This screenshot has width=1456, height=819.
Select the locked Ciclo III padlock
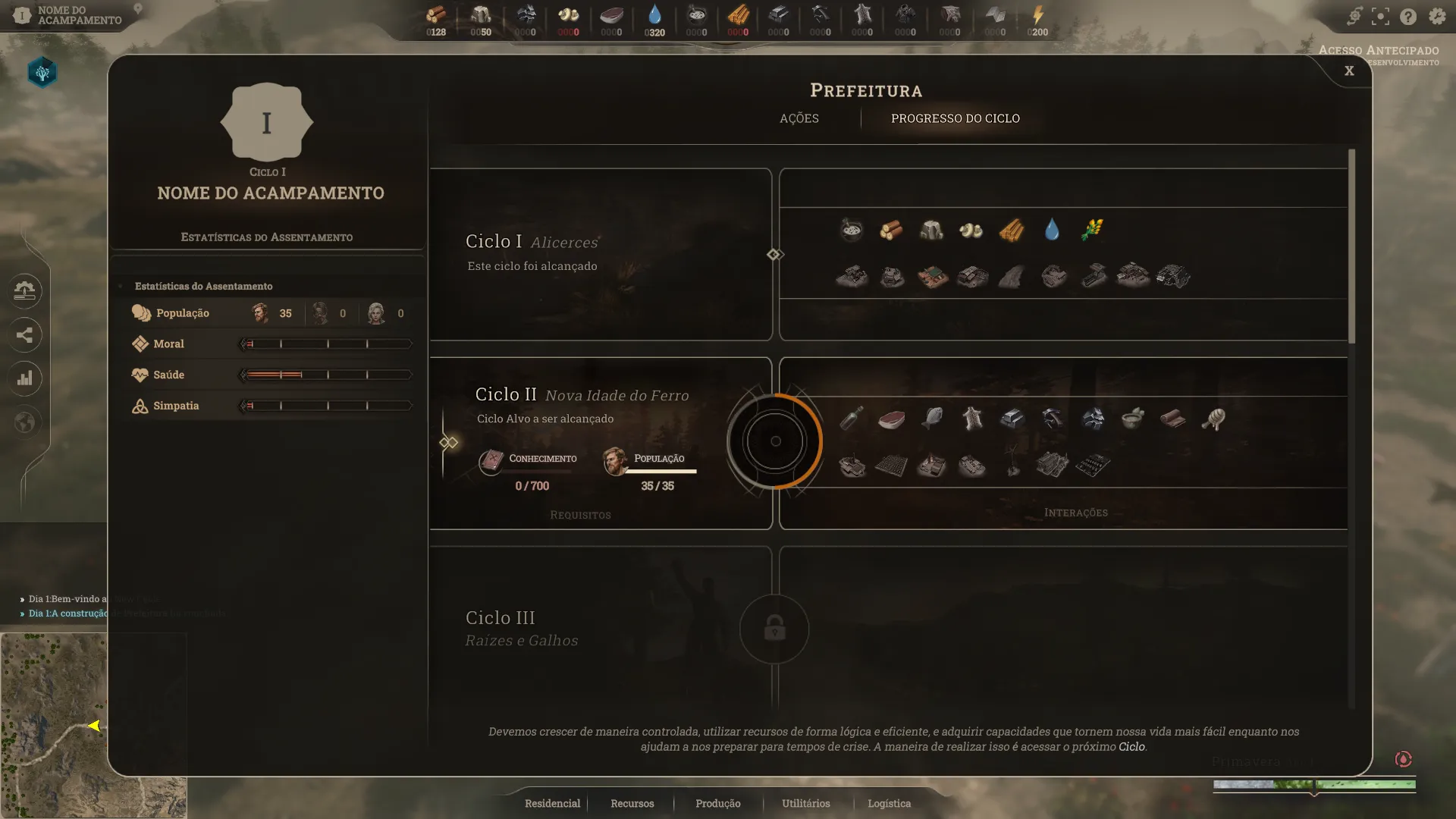coord(774,629)
